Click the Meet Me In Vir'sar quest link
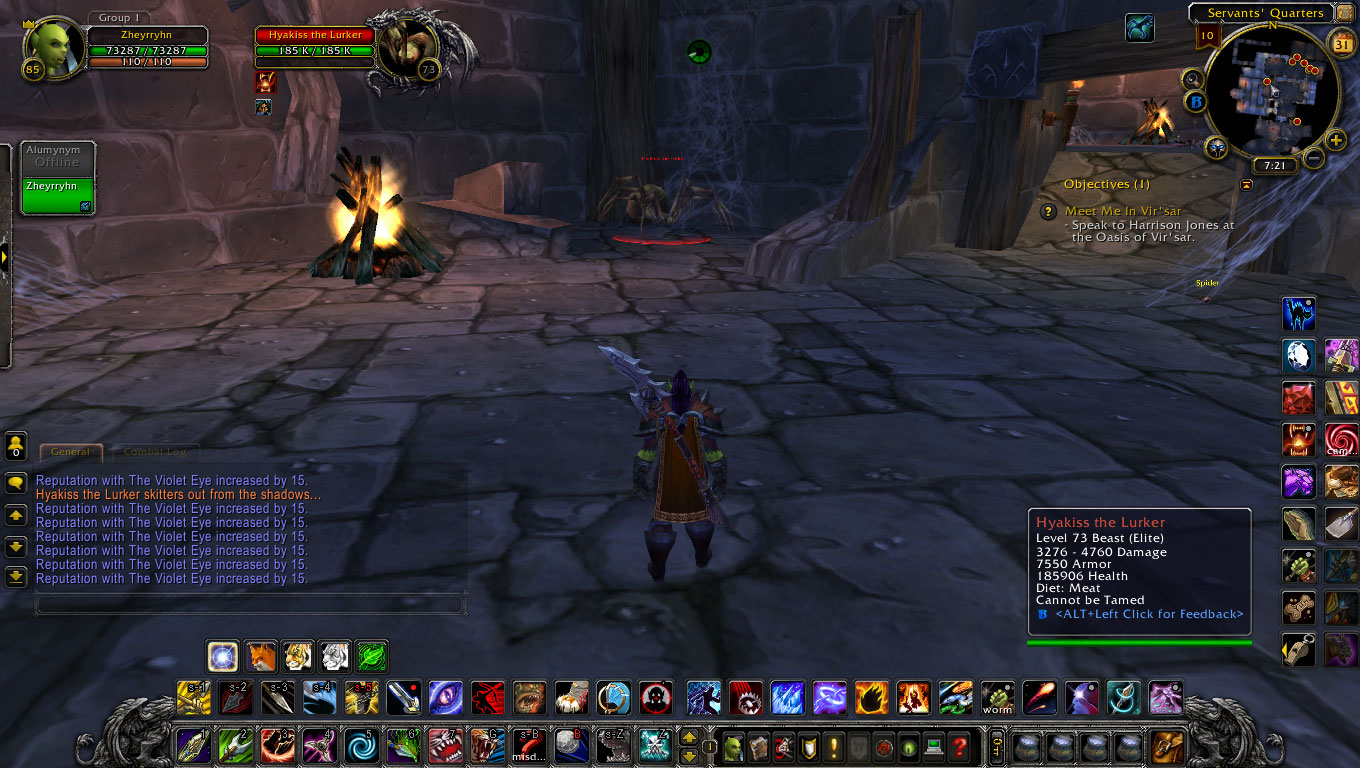 pyautogui.click(x=1124, y=211)
